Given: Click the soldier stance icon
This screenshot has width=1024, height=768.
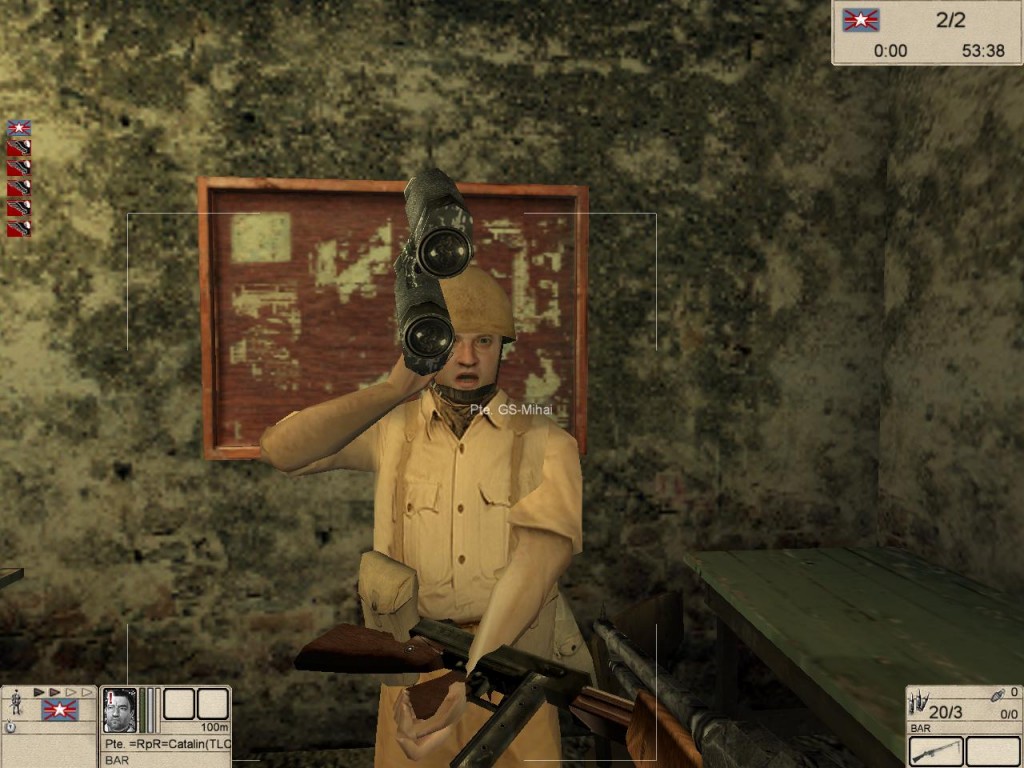Looking at the screenshot, I should [x=15, y=704].
